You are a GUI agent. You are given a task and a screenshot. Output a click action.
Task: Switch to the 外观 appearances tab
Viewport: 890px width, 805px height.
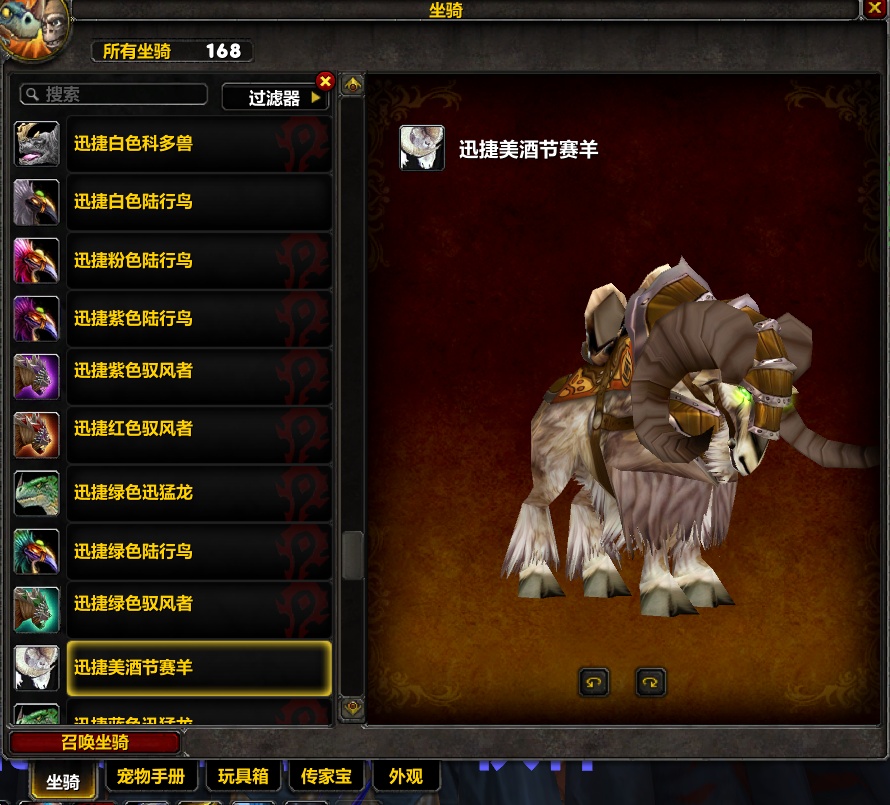[406, 776]
